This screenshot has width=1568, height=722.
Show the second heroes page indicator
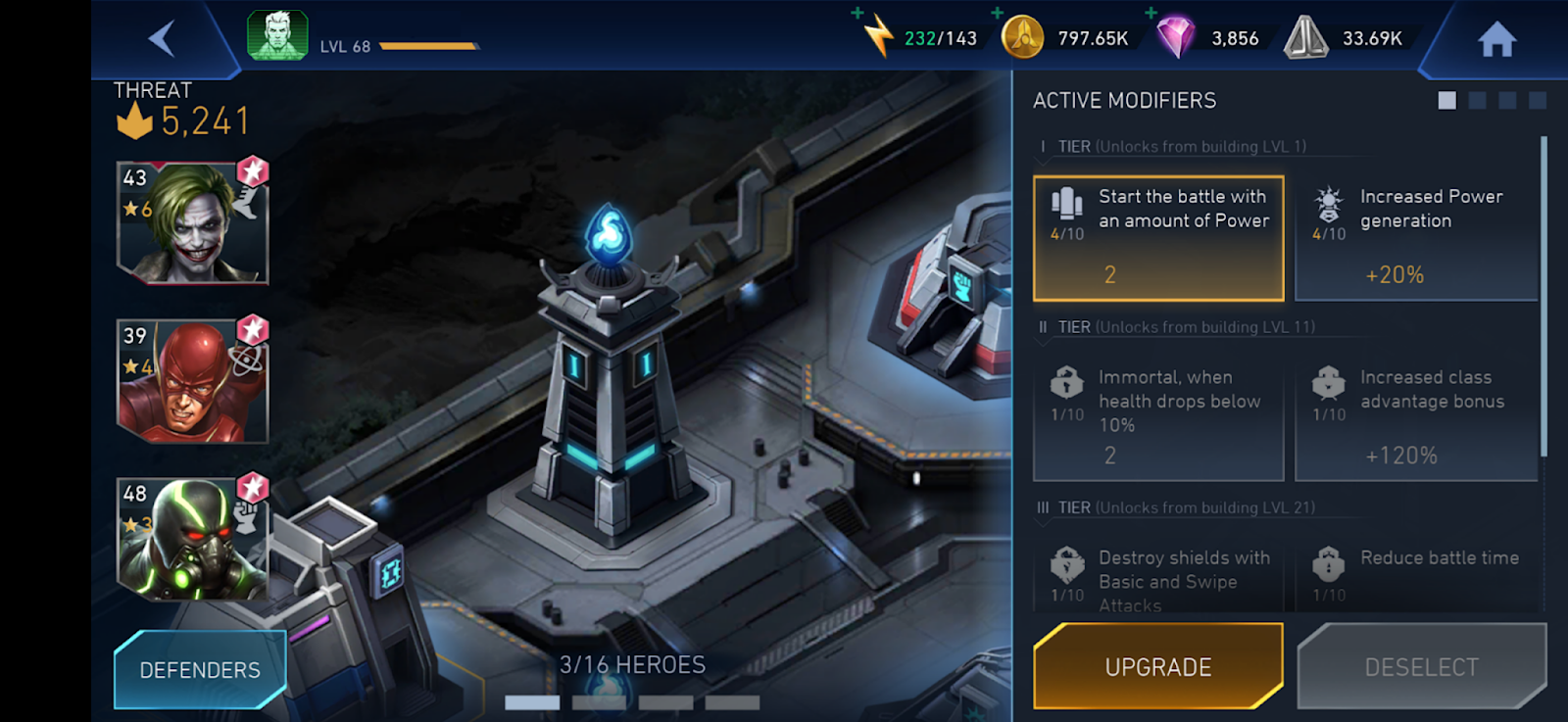point(599,702)
